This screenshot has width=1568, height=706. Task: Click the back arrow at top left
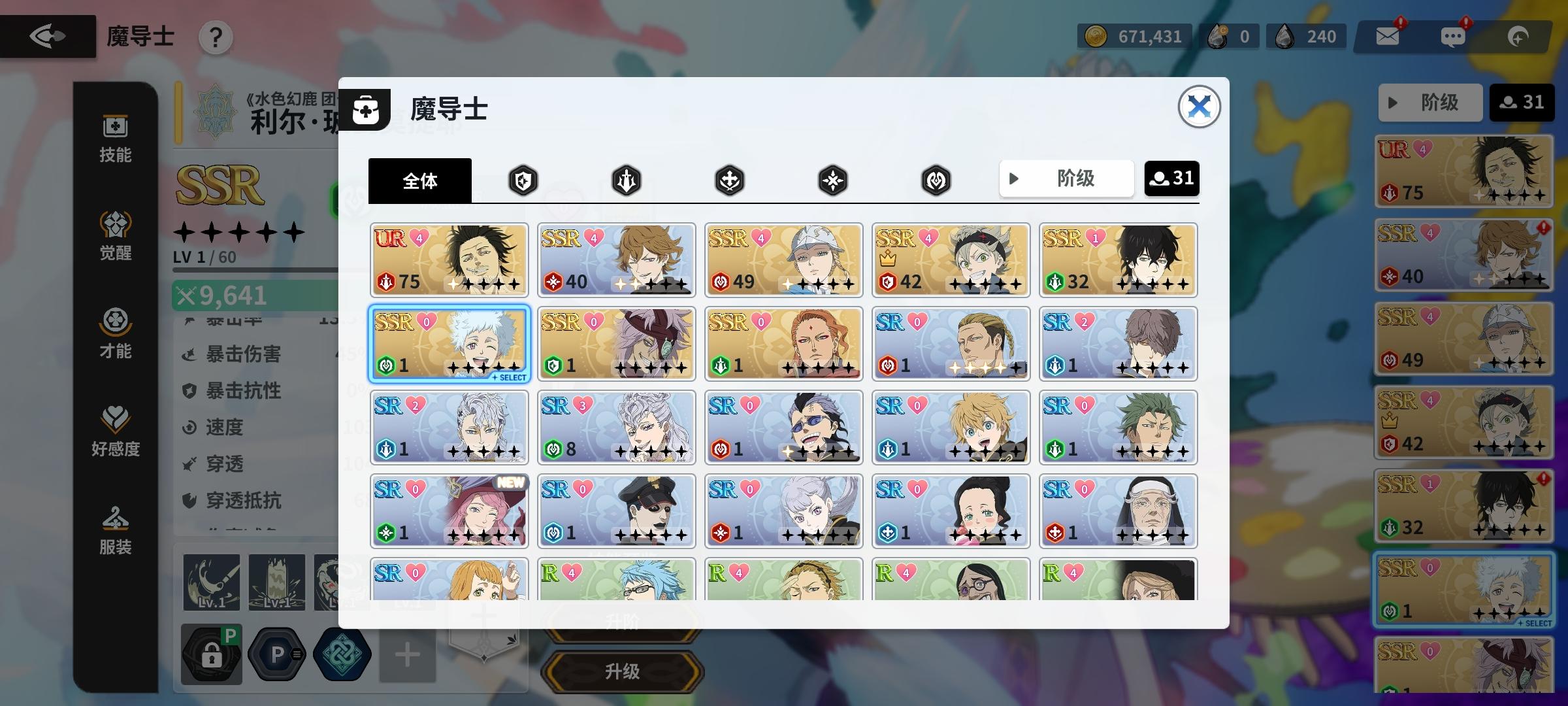pos(47,36)
